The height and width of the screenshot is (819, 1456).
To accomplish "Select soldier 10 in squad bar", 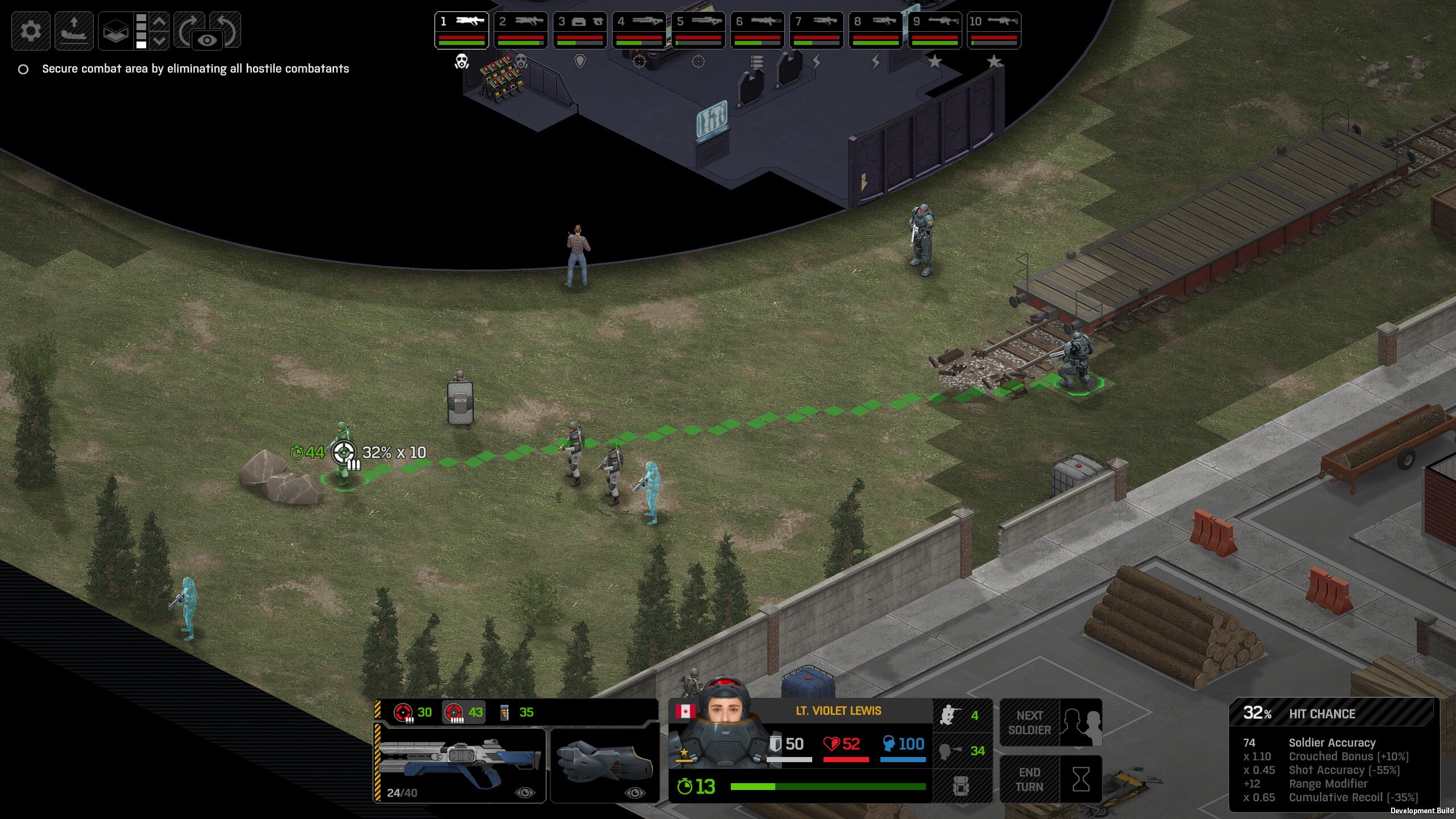I will pyautogui.click(x=994, y=30).
